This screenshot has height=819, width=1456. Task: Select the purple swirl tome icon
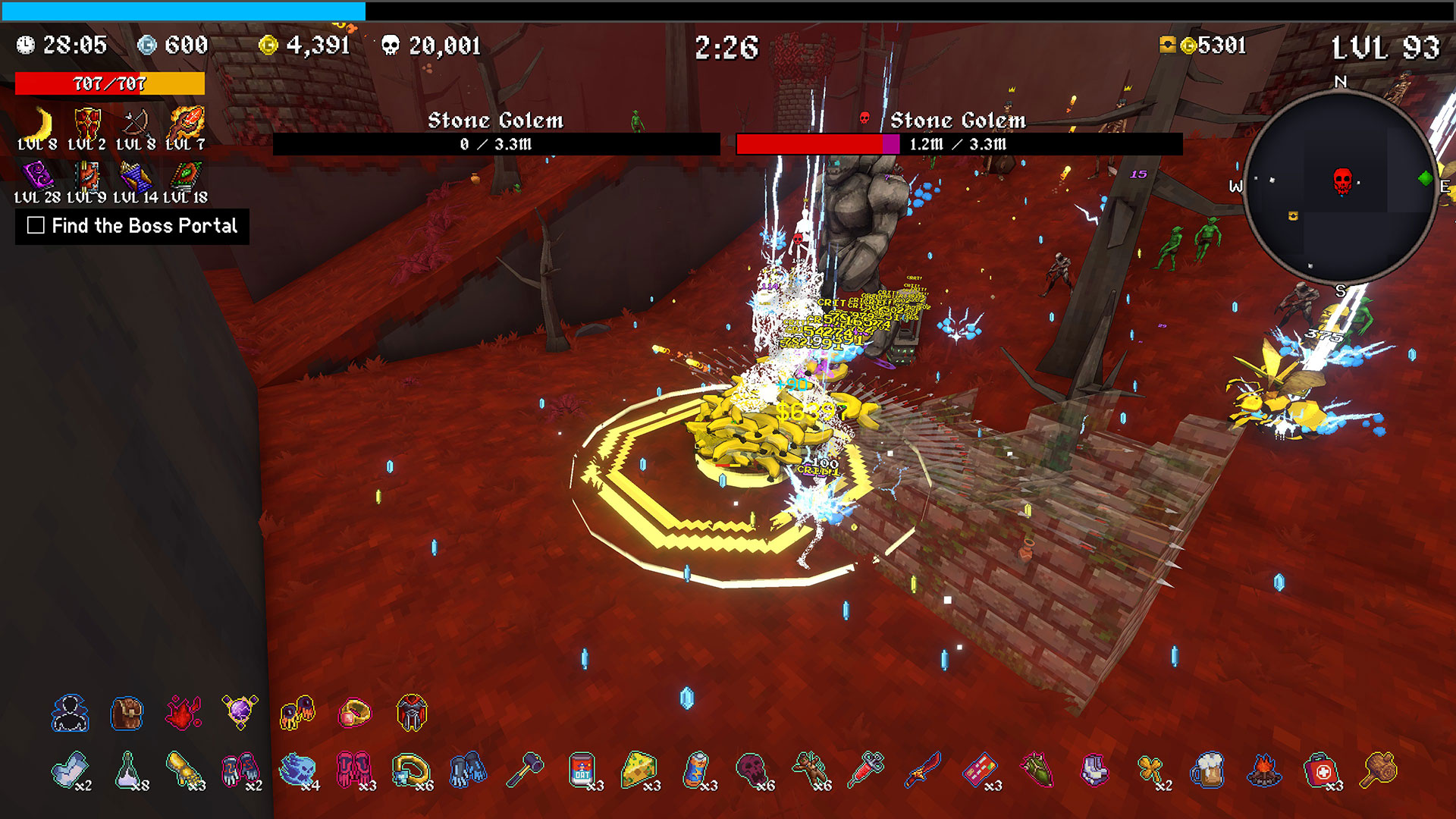(x=37, y=176)
